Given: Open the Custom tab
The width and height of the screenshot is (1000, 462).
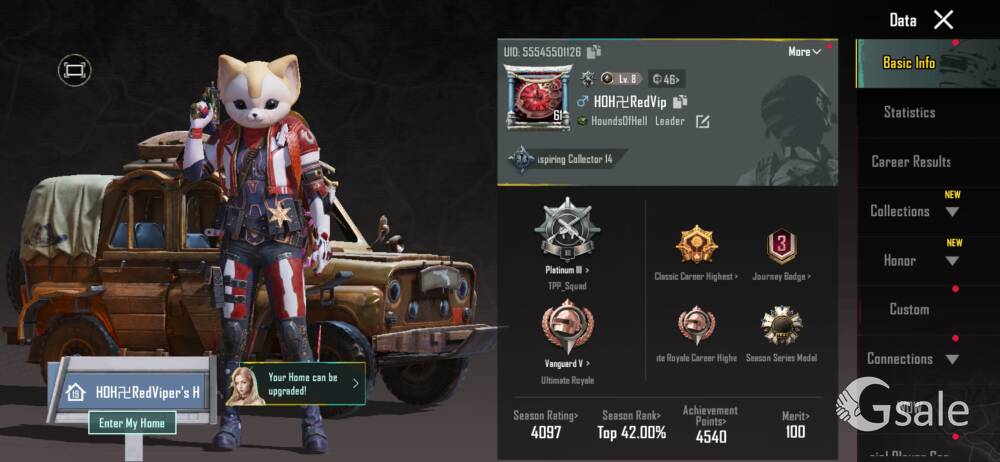Looking at the screenshot, I should pyautogui.click(x=909, y=309).
